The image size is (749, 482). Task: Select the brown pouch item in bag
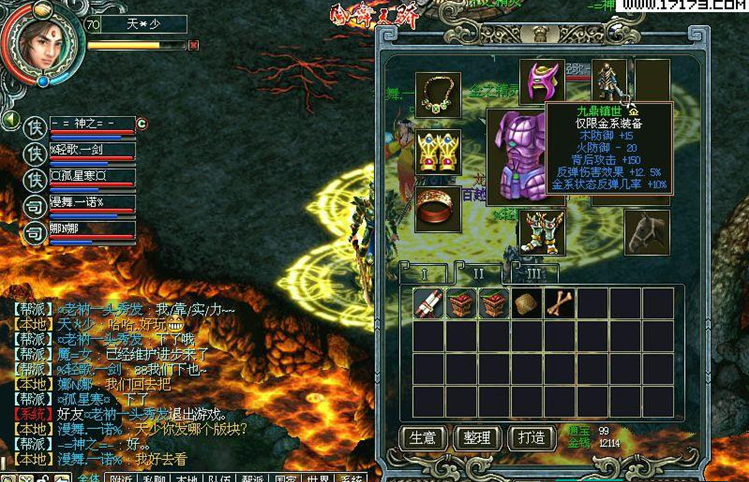pos(524,304)
